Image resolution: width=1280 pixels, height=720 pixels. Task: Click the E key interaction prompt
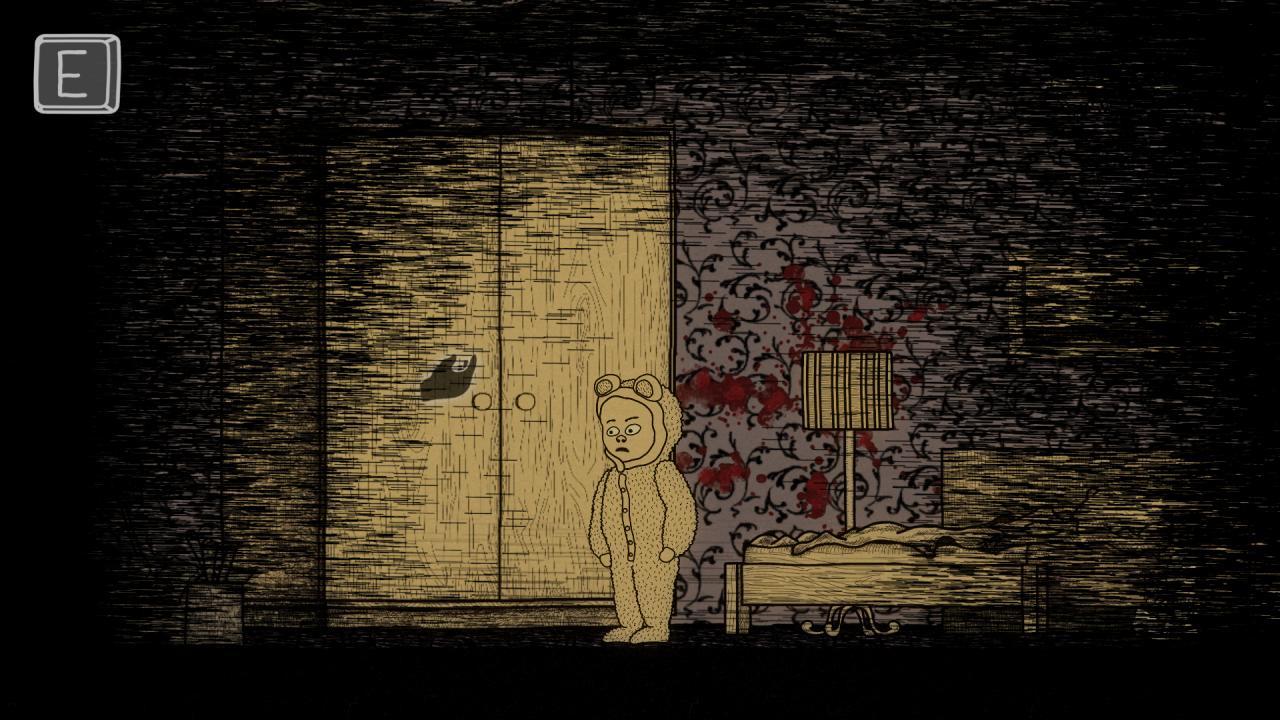click(x=72, y=74)
